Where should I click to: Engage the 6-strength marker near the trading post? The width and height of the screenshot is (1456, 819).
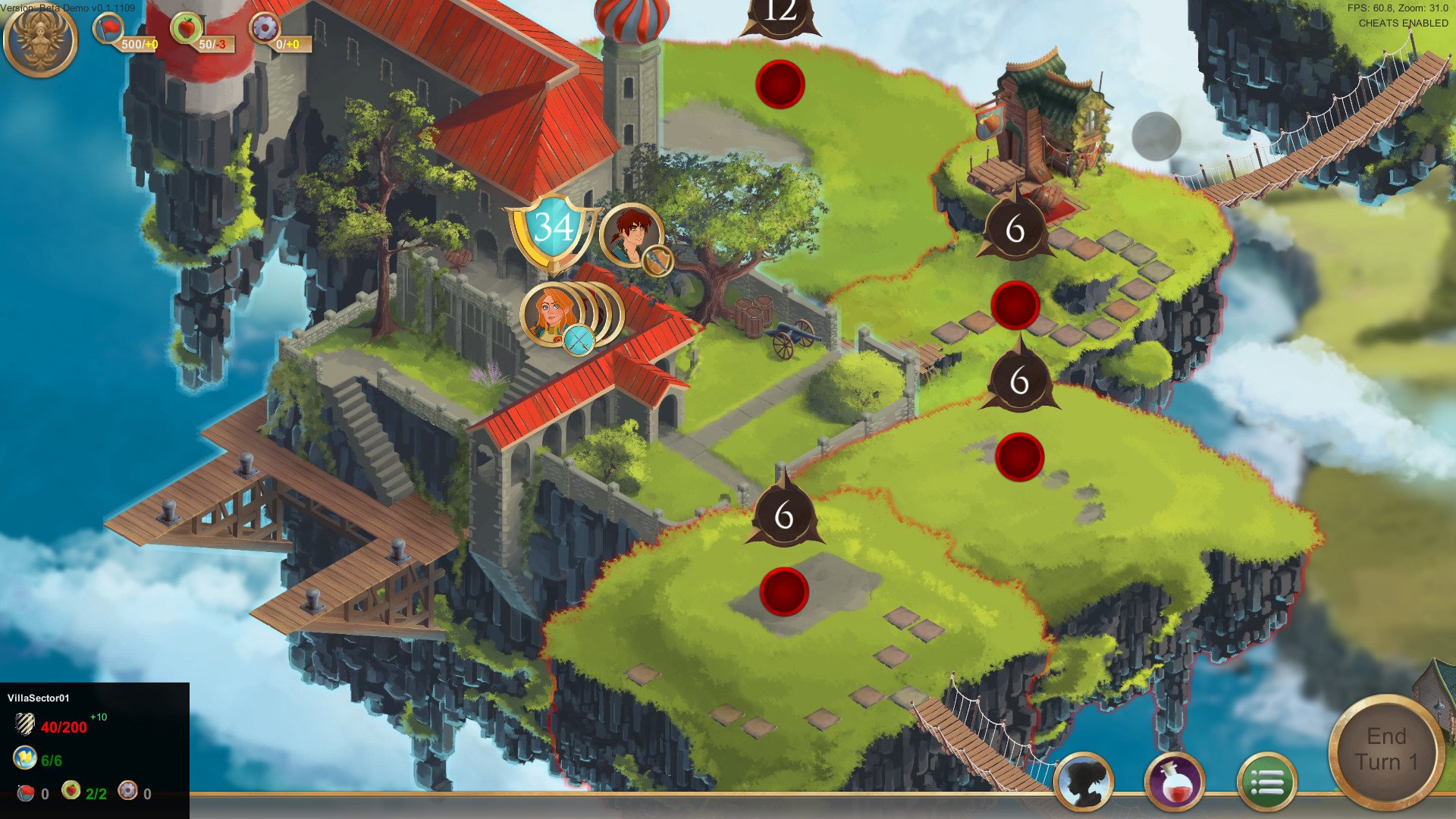click(x=1016, y=226)
